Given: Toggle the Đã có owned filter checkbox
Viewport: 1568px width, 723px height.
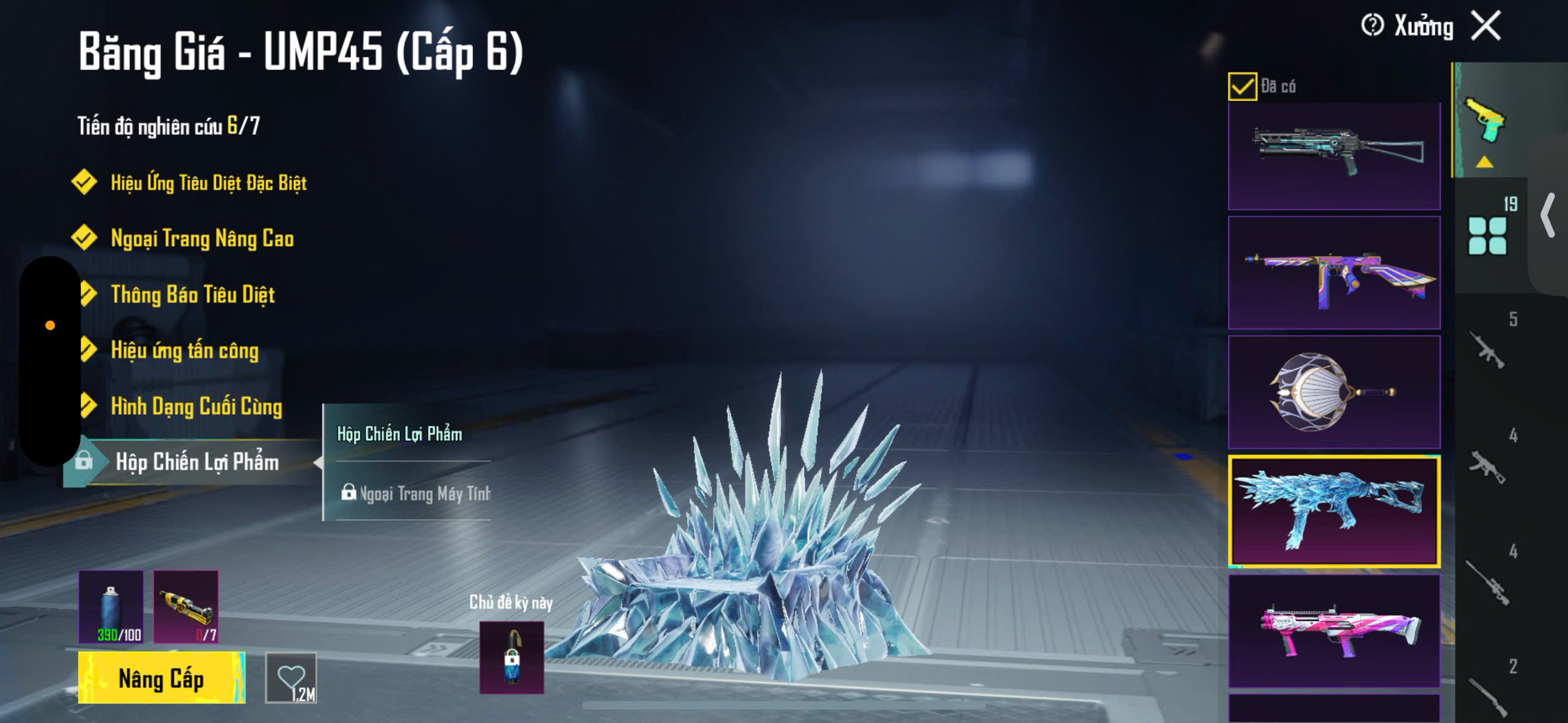Looking at the screenshot, I should 1242,86.
